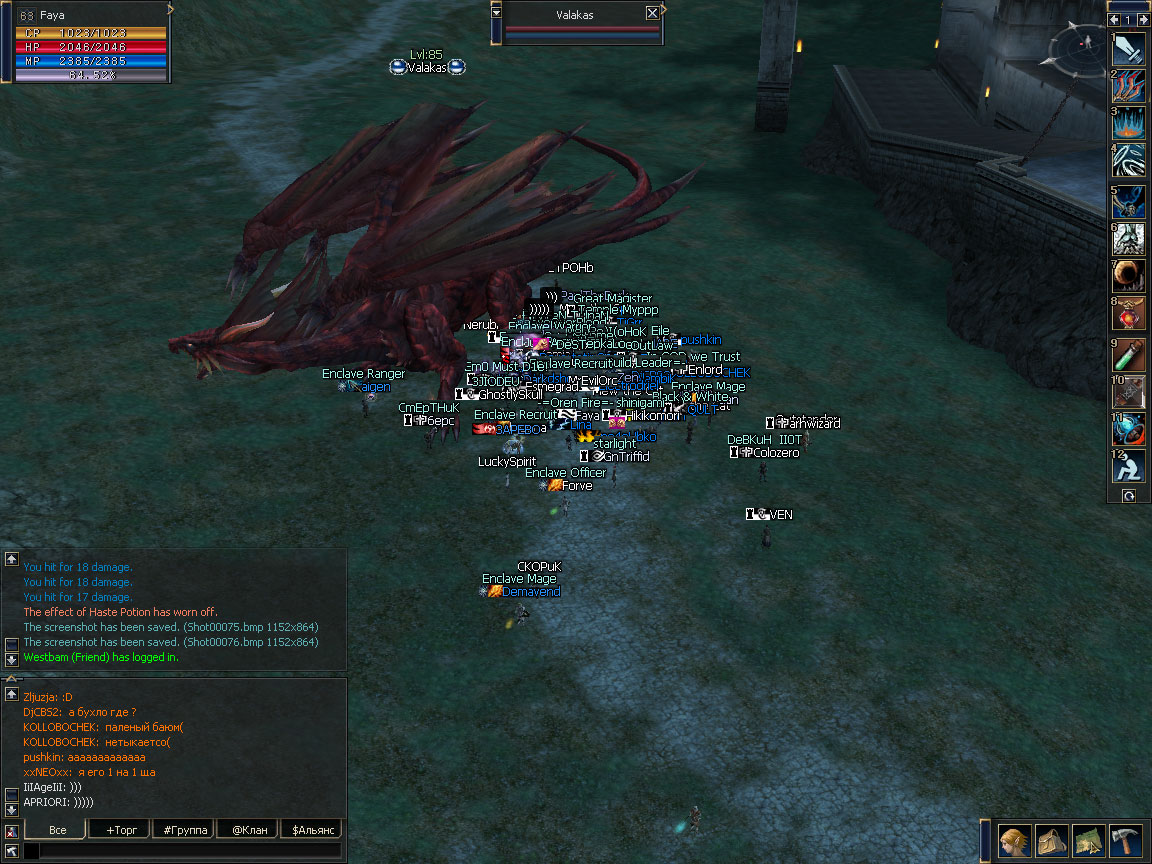Cast the blue ice spikes skill in slot 3

pyautogui.click(x=1130, y=123)
